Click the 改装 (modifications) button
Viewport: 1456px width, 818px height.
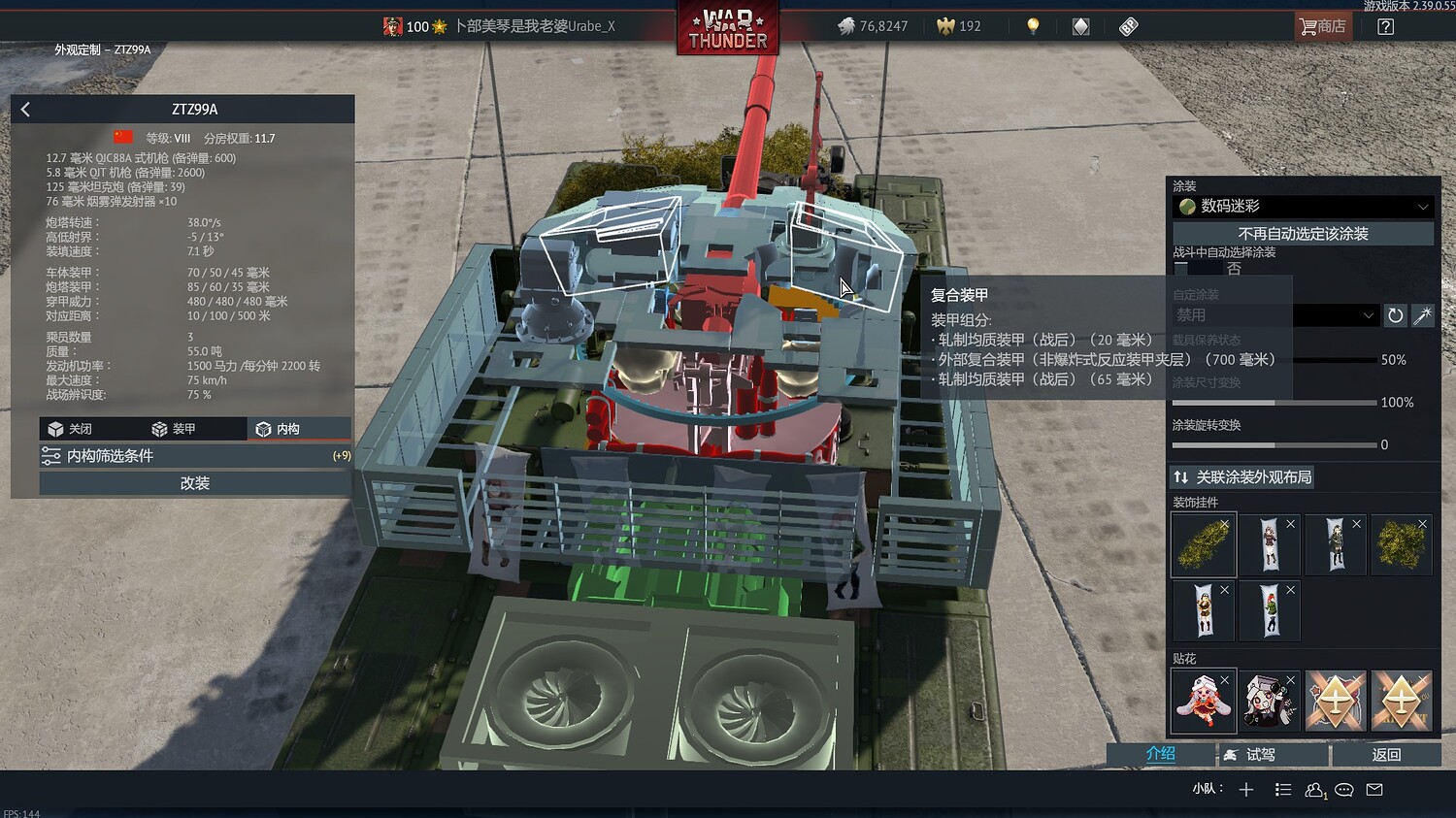pyautogui.click(x=193, y=482)
